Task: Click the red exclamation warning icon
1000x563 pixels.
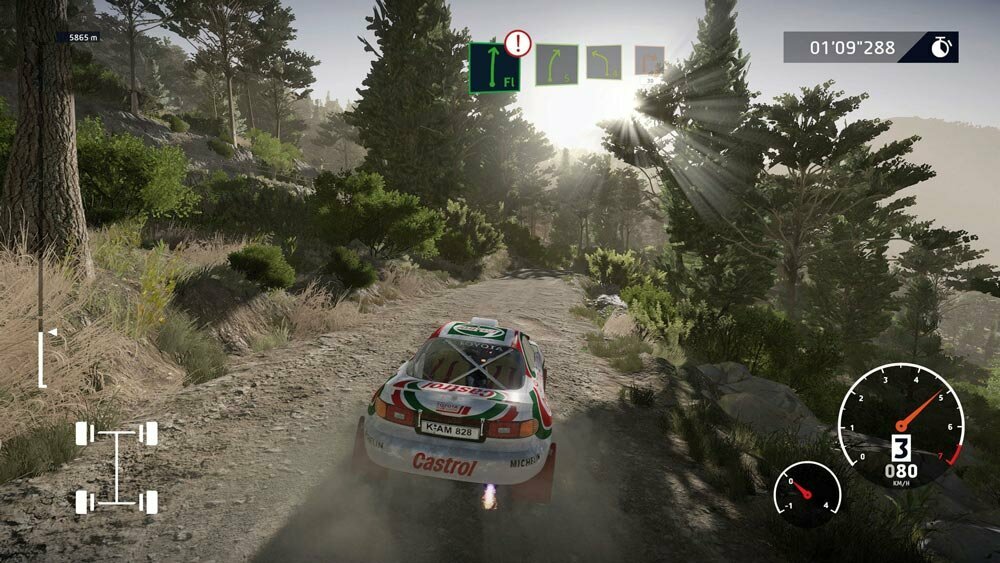Action: tap(517, 43)
